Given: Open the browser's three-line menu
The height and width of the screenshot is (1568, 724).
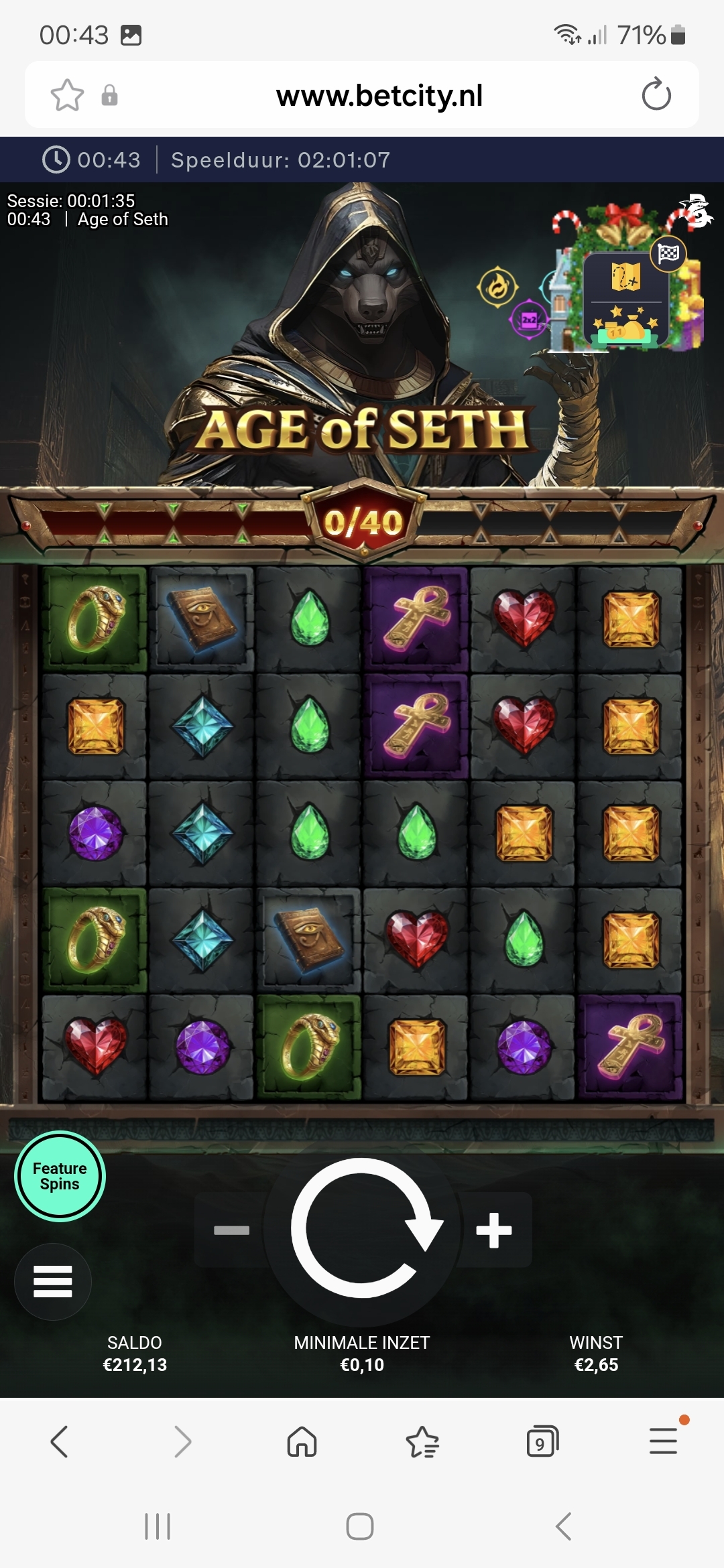Looking at the screenshot, I should [664, 1441].
